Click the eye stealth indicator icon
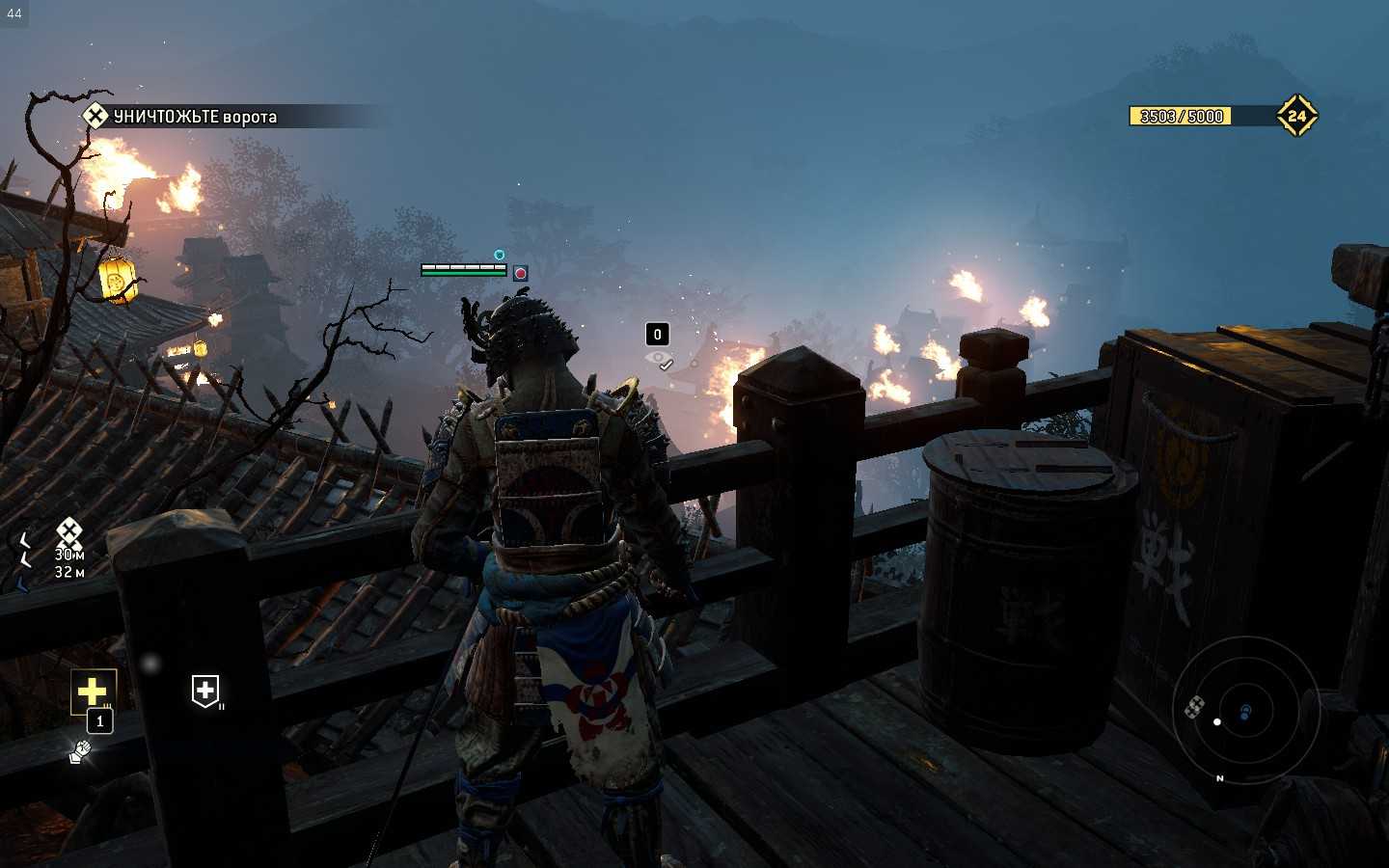The image size is (1389, 868). click(x=660, y=359)
